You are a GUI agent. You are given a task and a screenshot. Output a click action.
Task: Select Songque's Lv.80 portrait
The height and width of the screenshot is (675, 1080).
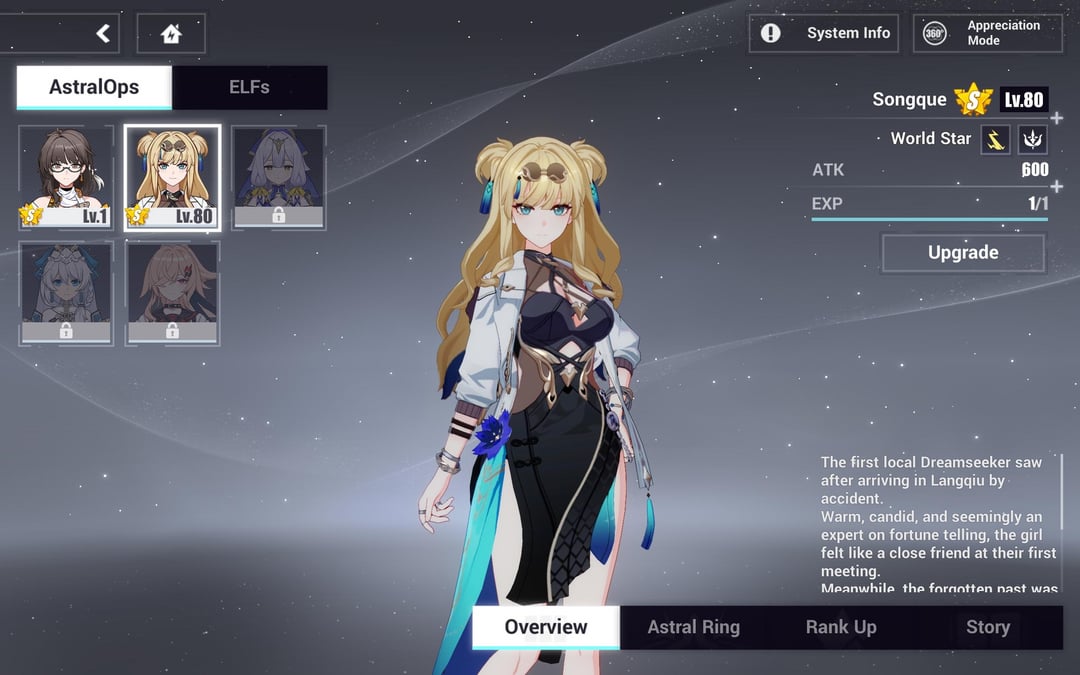(x=172, y=178)
